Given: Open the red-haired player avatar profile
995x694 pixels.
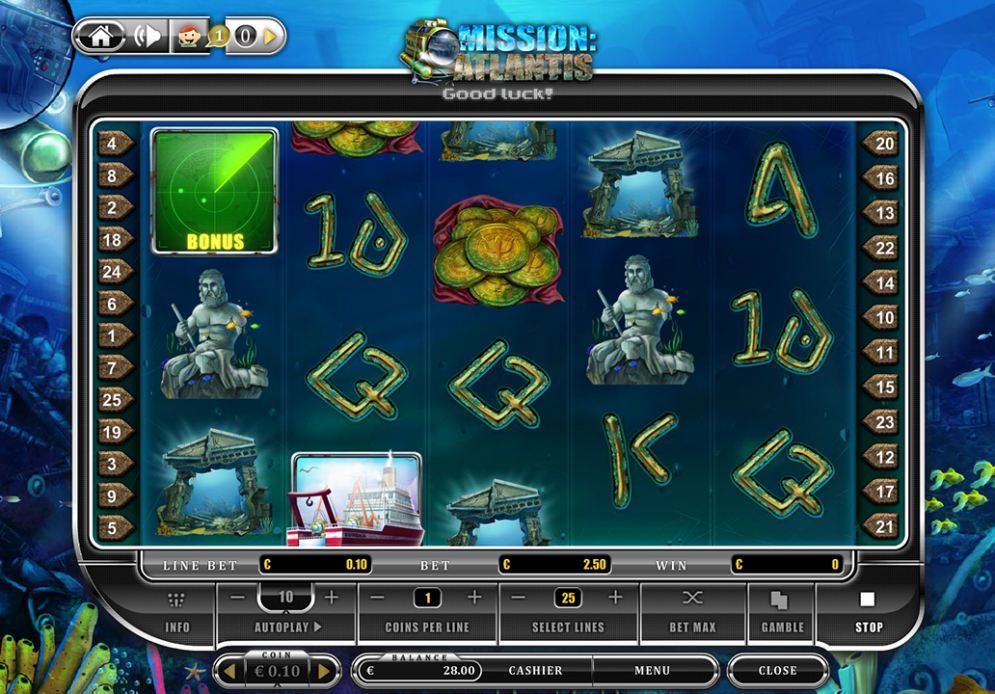Looking at the screenshot, I should click(x=188, y=37).
